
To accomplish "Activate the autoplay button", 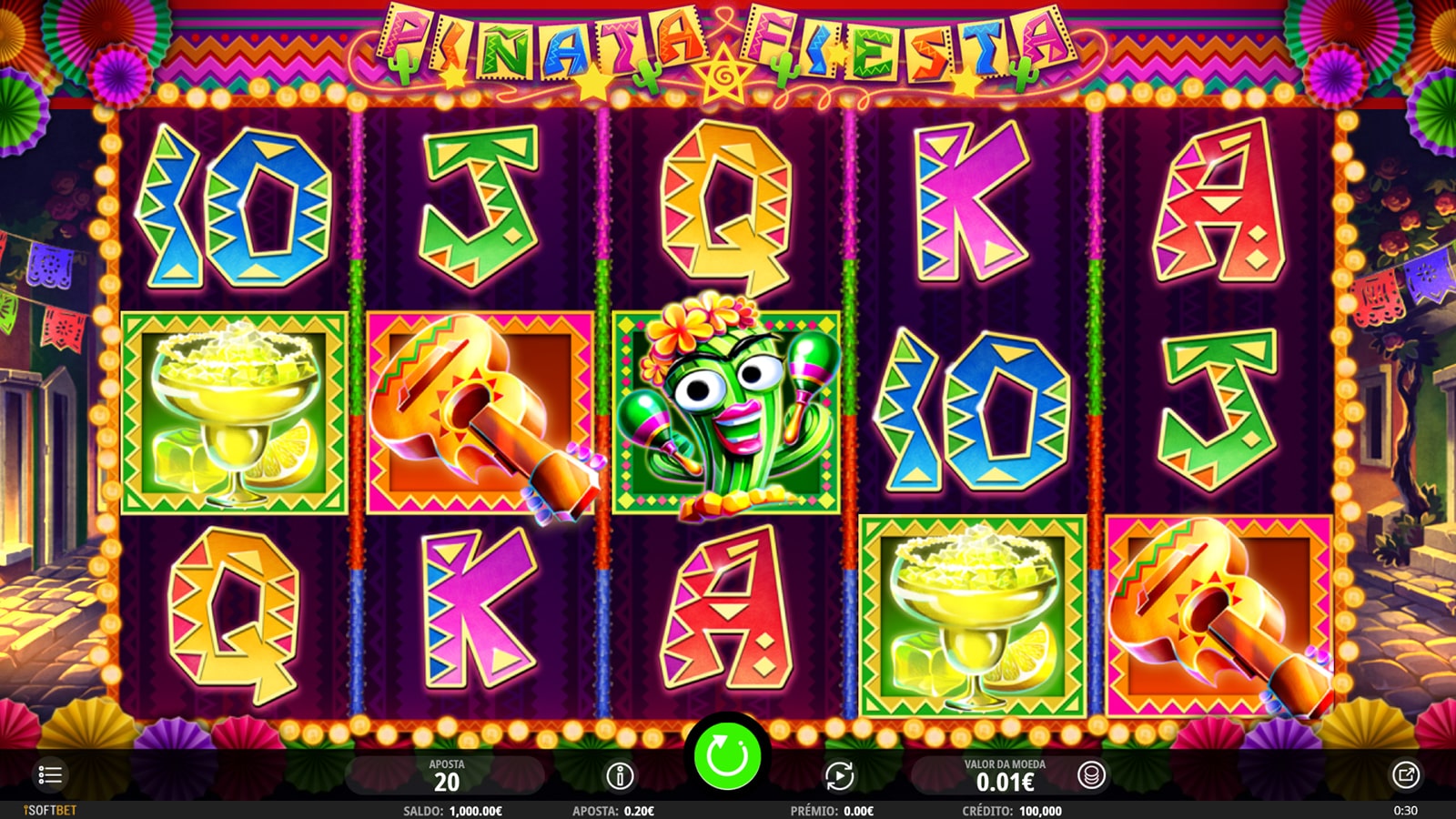I will point(839,775).
